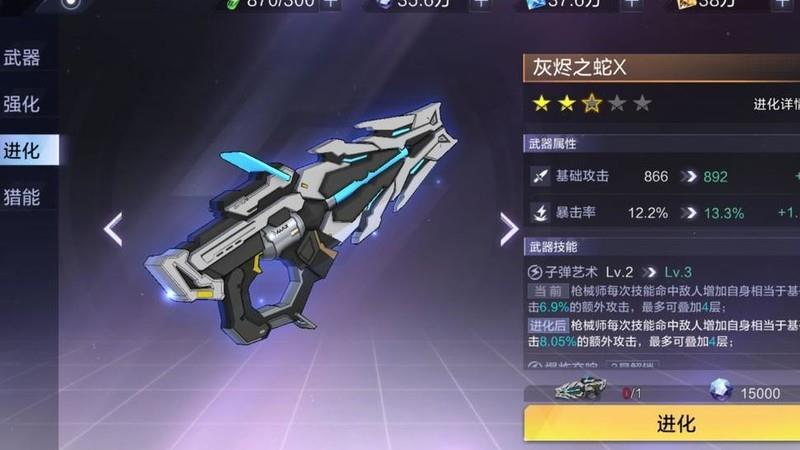Screen dimensions: 800x450
Task: Go to the 猎能 tab
Action: pos(22,196)
